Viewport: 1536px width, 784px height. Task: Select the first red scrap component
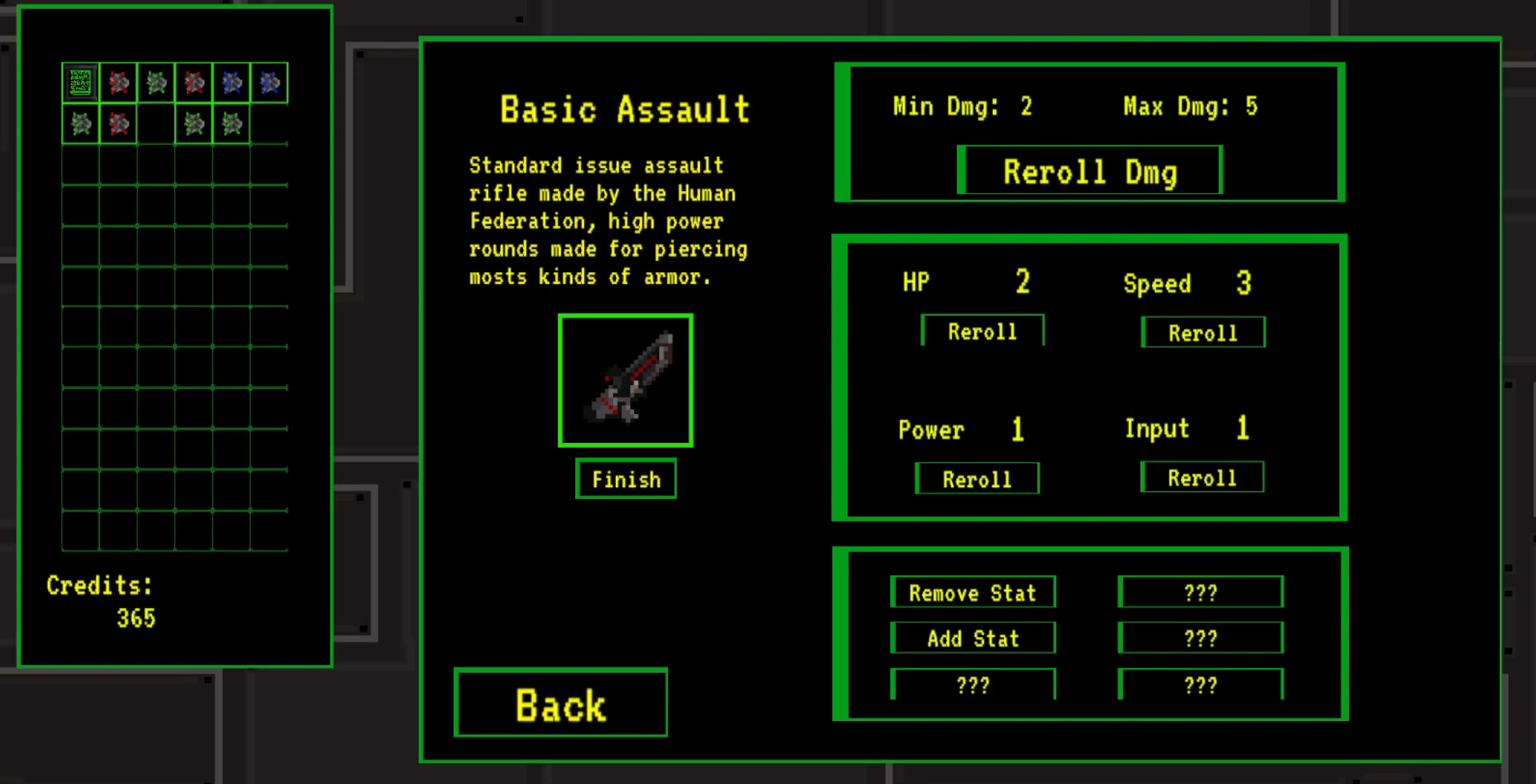tap(118, 82)
